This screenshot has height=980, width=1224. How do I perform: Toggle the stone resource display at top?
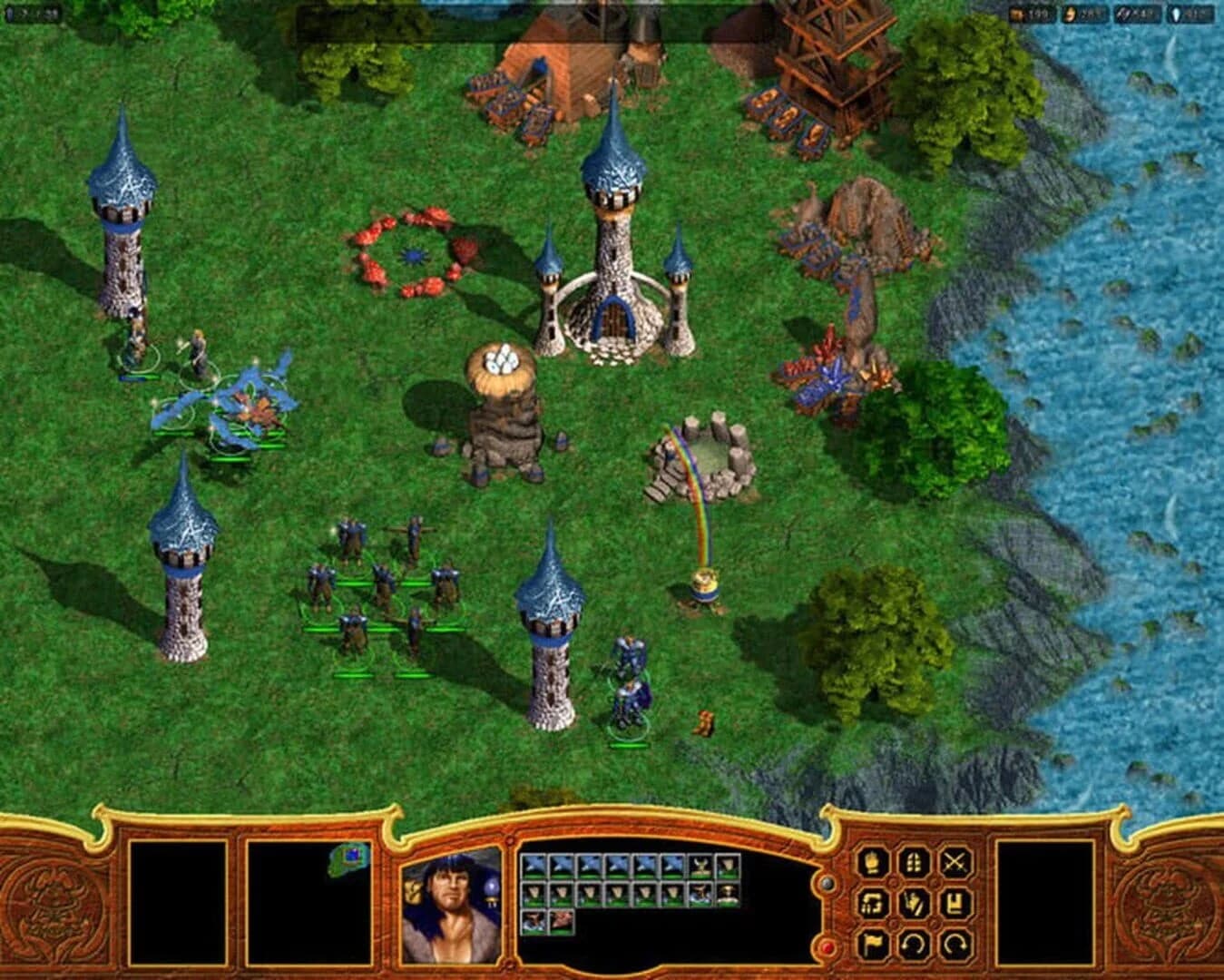1028,12
